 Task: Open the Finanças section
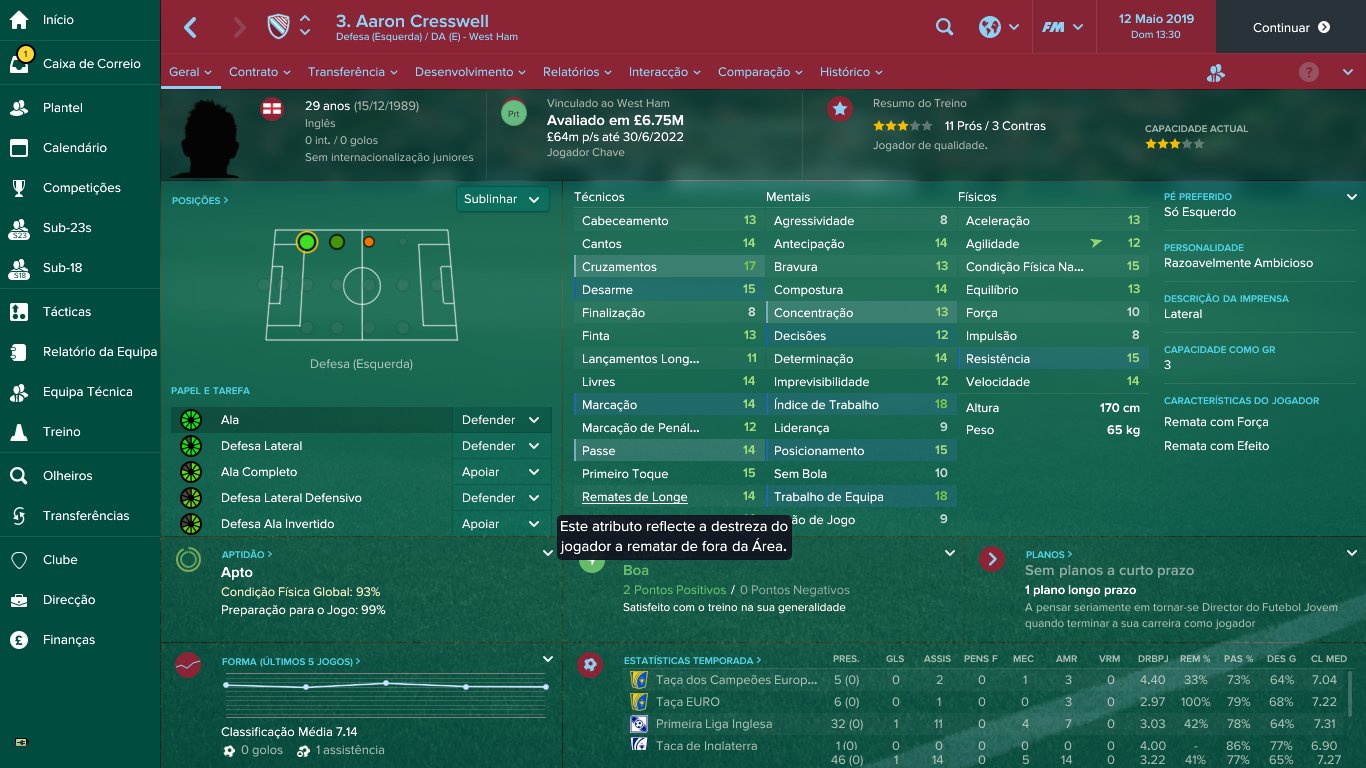click(x=68, y=640)
